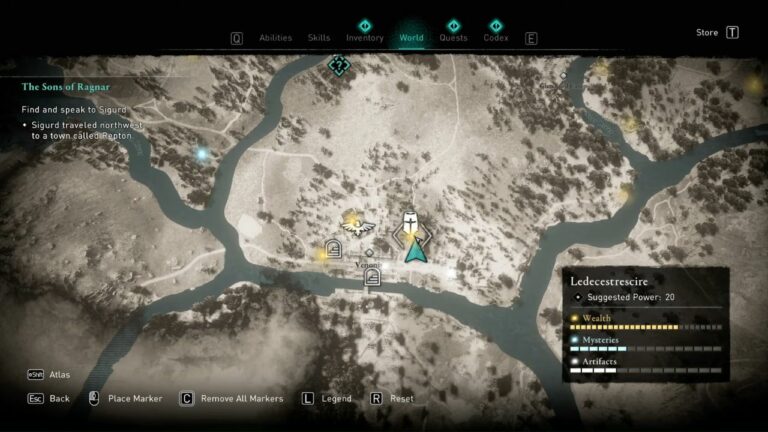Select The Sons of Ragnar quest tracker
The width and height of the screenshot is (768, 432).
(66, 87)
